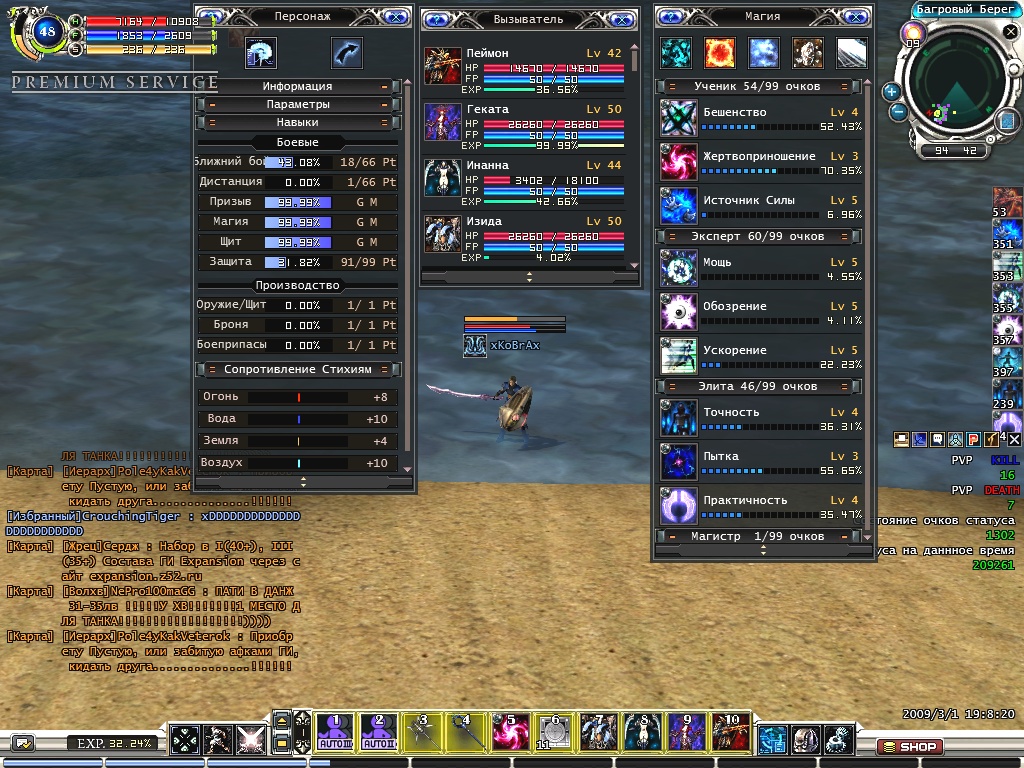The width and height of the screenshot is (1024, 768).
Task: Select the Бешенство skill icon
Action: pyautogui.click(x=679, y=119)
